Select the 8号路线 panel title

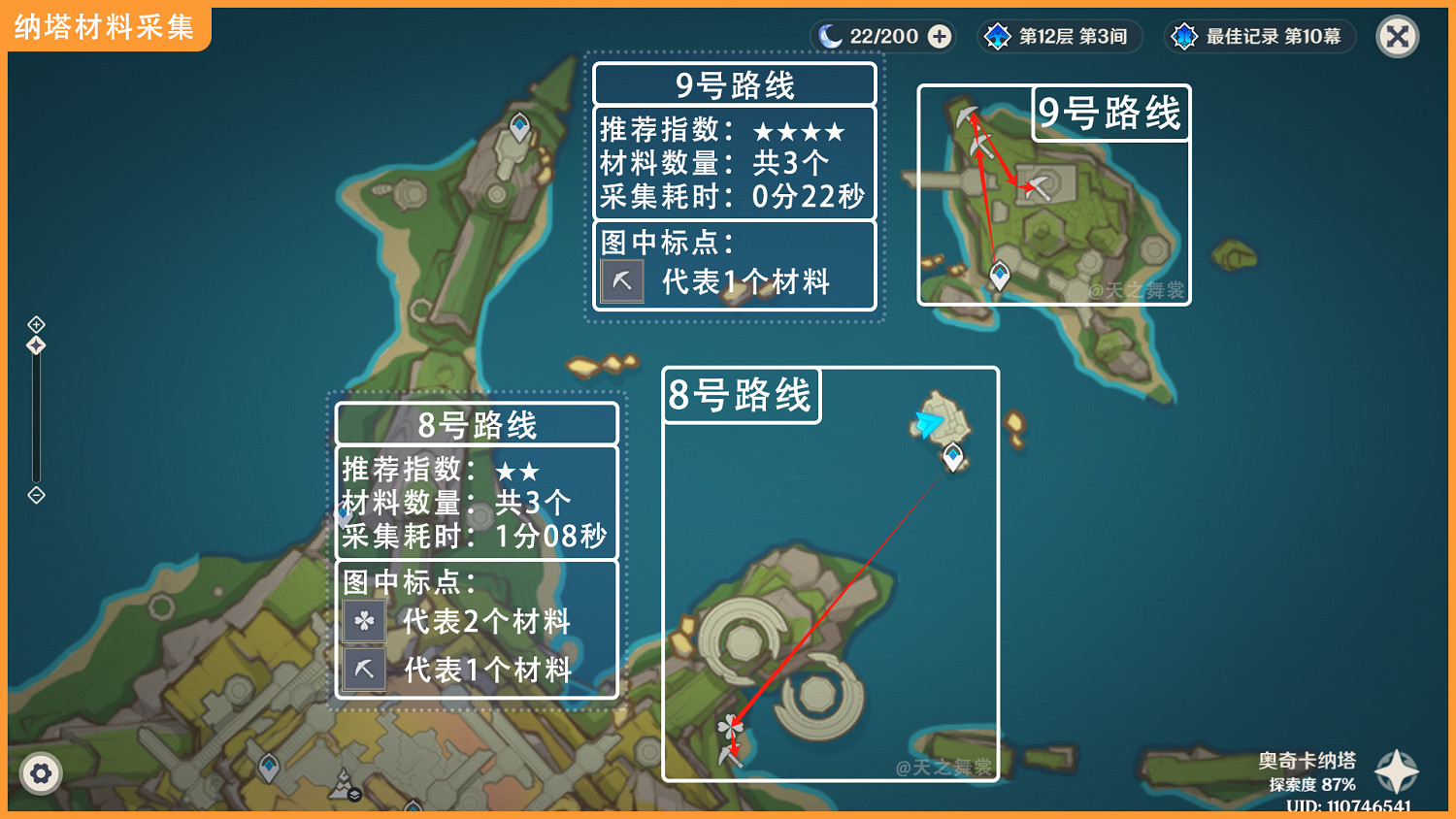[477, 424]
